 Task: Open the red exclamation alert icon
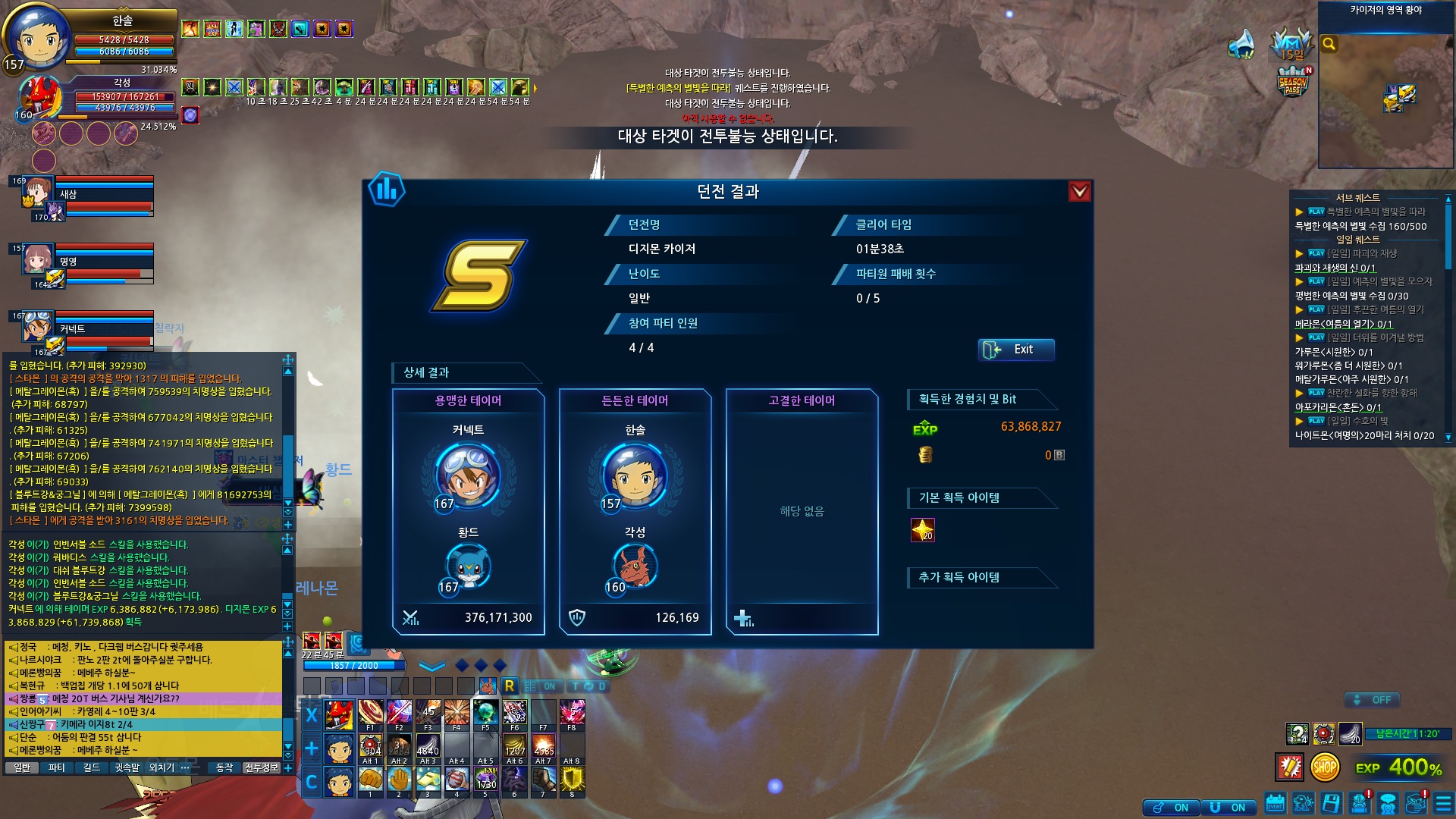point(1290,767)
